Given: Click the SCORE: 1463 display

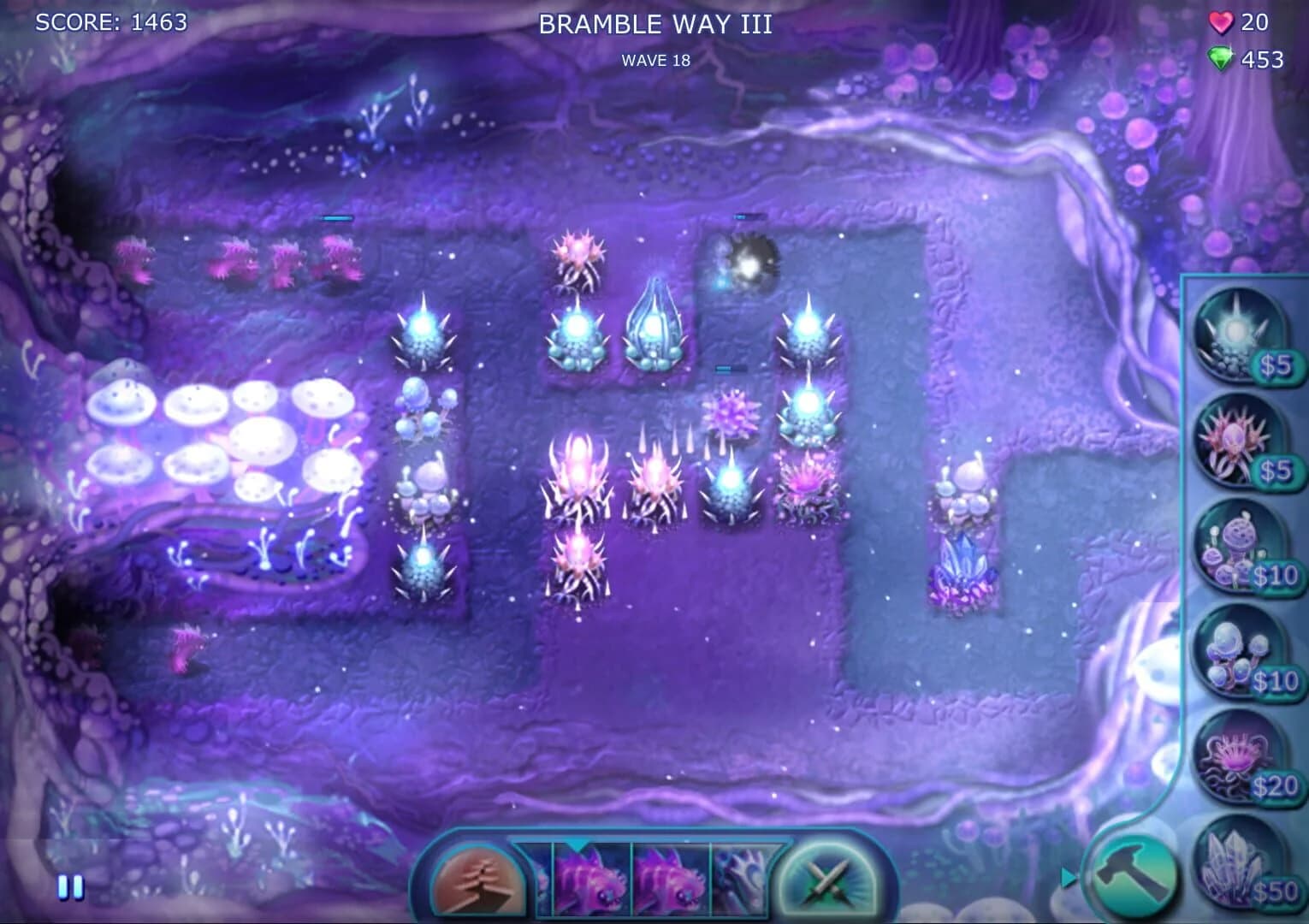Looking at the screenshot, I should tap(111, 23).
